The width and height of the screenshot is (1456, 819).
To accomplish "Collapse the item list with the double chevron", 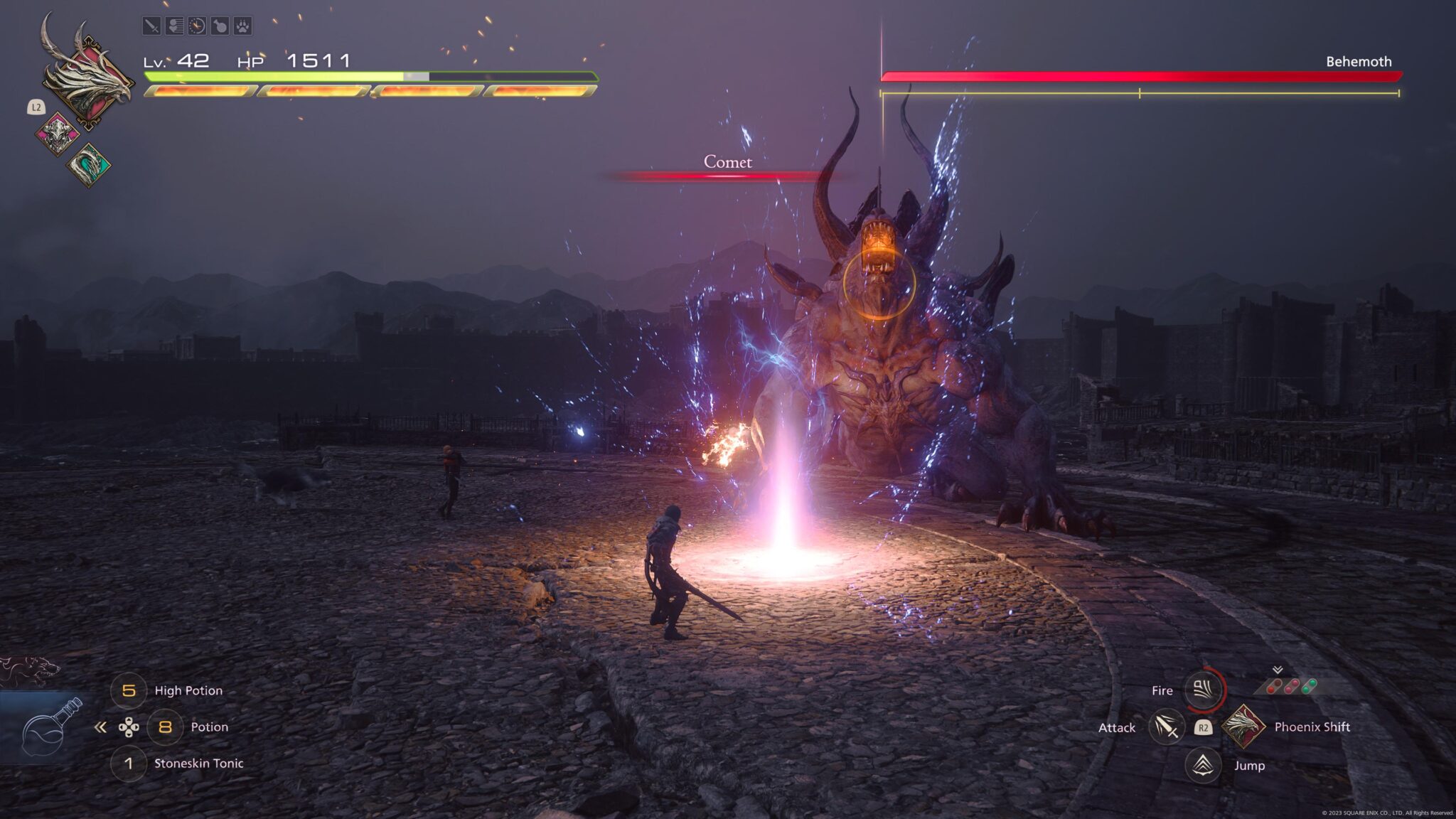I will (x=100, y=727).
